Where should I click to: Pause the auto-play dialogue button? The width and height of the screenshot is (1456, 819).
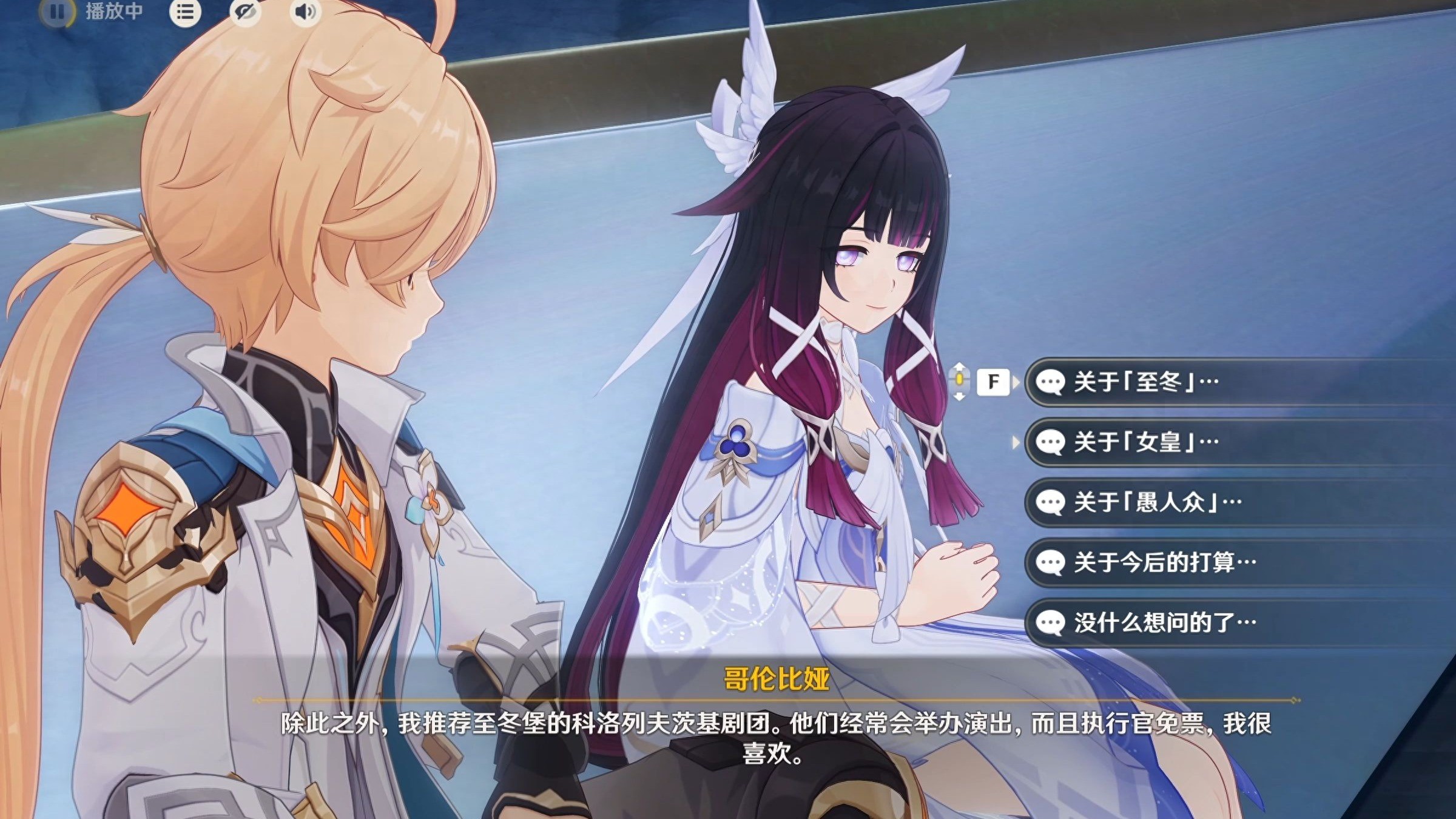[57, 12]
